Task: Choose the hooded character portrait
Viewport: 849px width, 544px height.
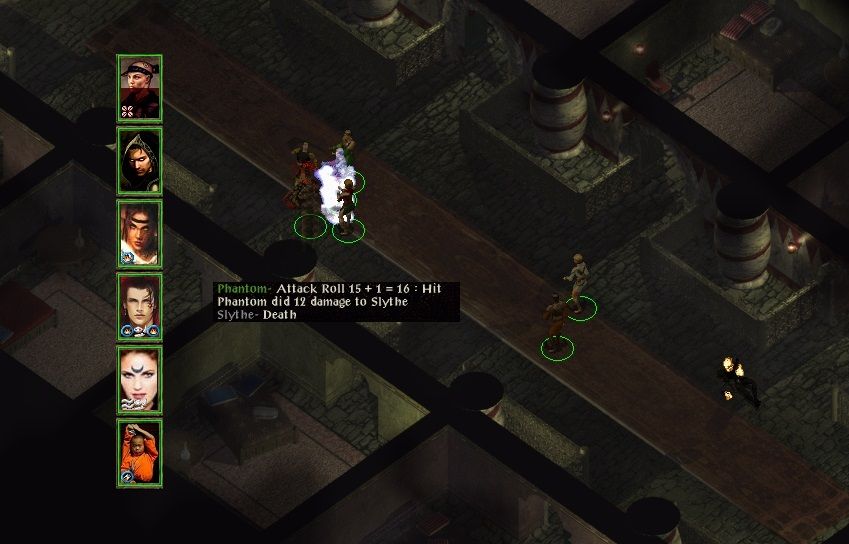Action: point(139,161)
